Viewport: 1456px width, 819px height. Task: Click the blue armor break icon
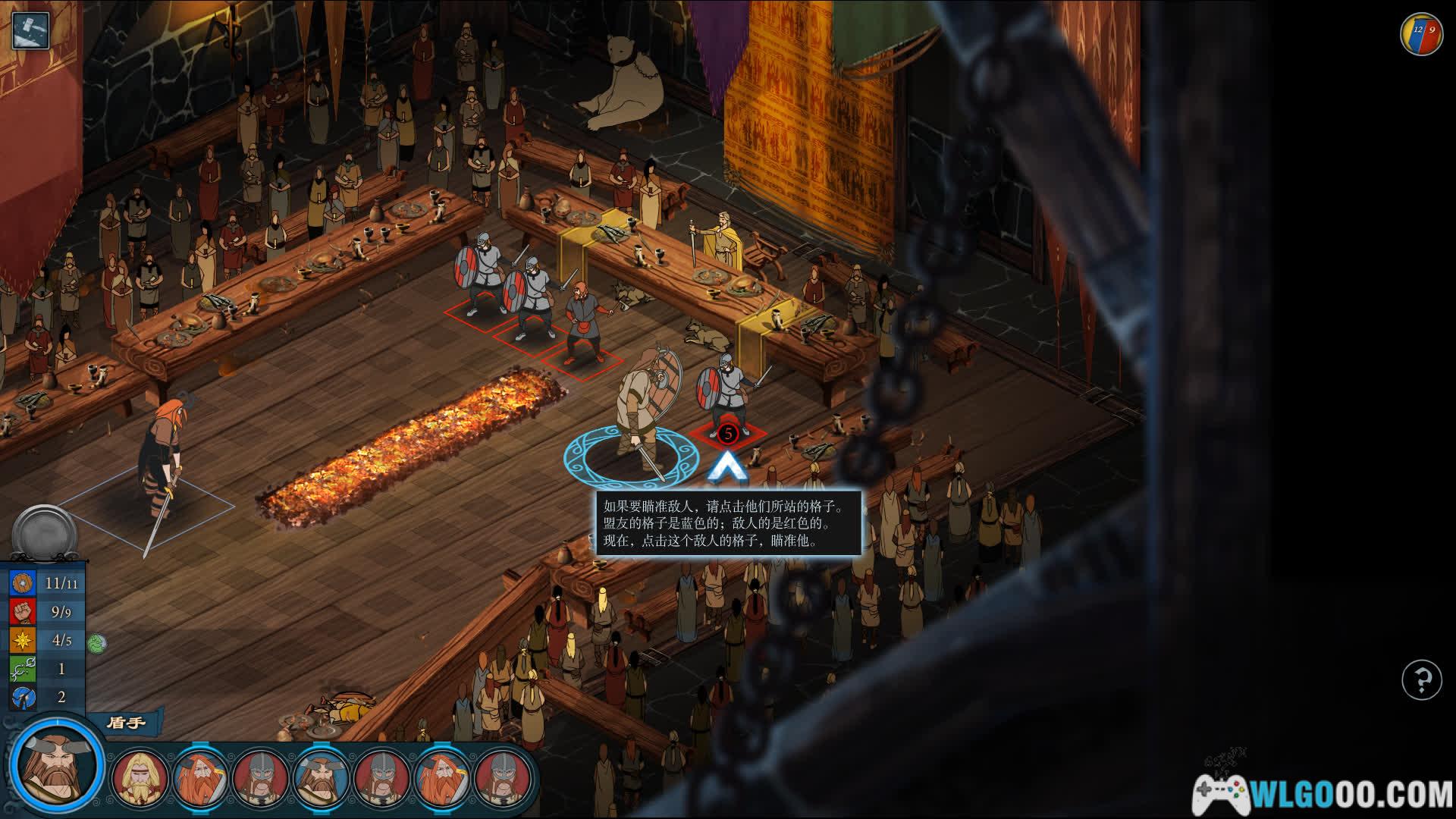coord(23,697)
